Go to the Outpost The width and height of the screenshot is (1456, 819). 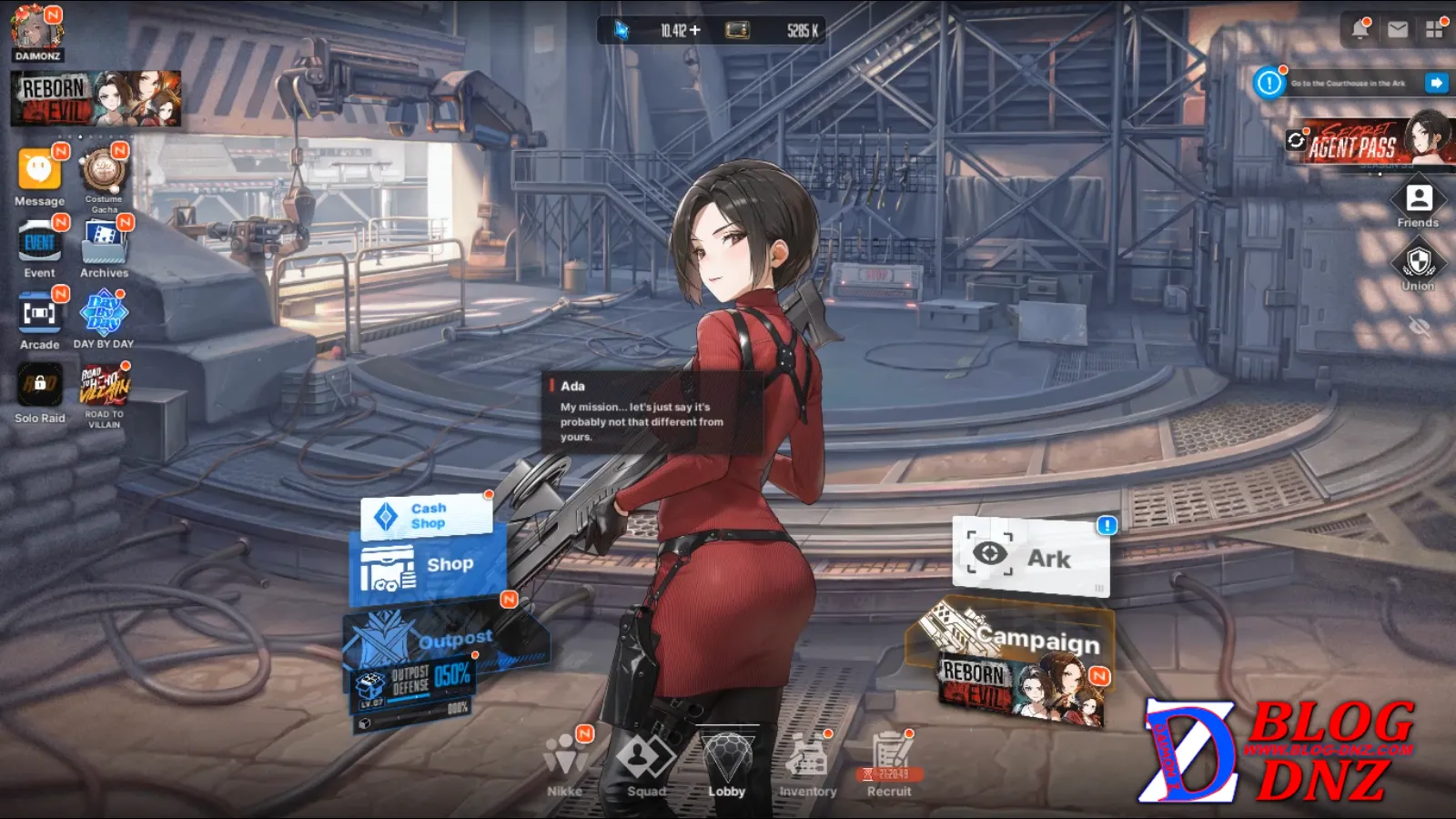(x=446, y=639)
